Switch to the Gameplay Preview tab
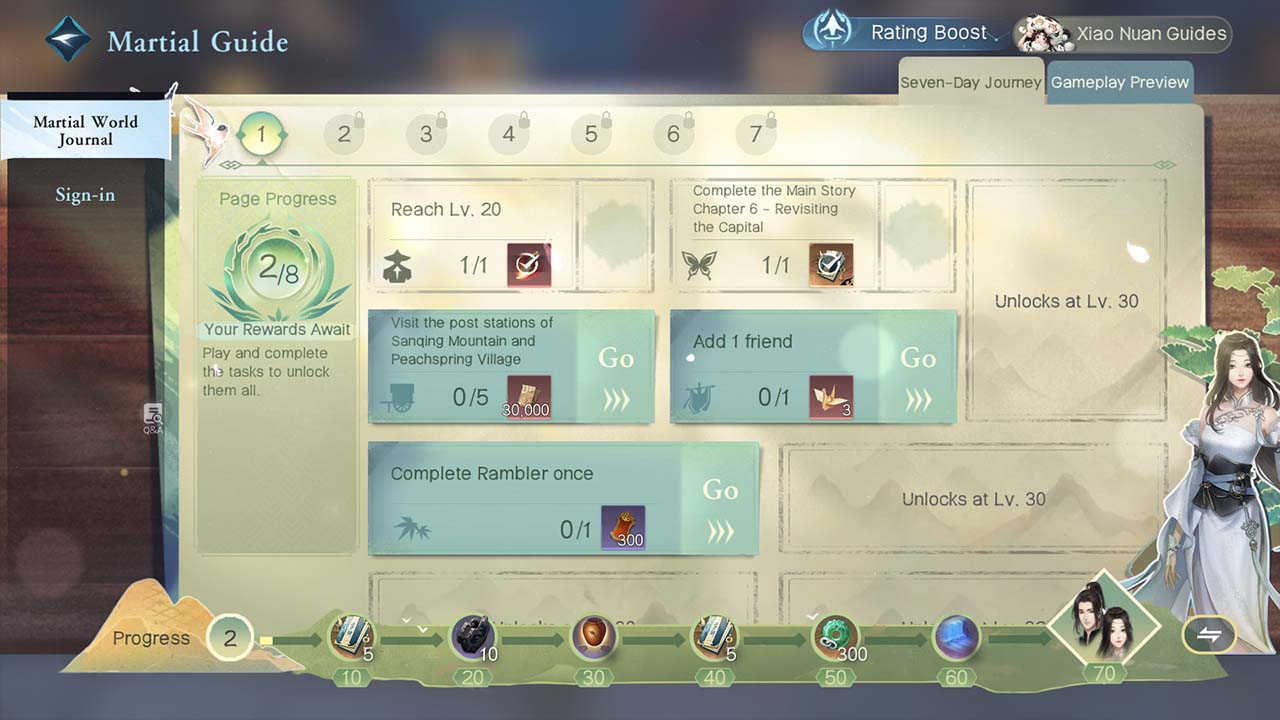 pos(1119,82)
